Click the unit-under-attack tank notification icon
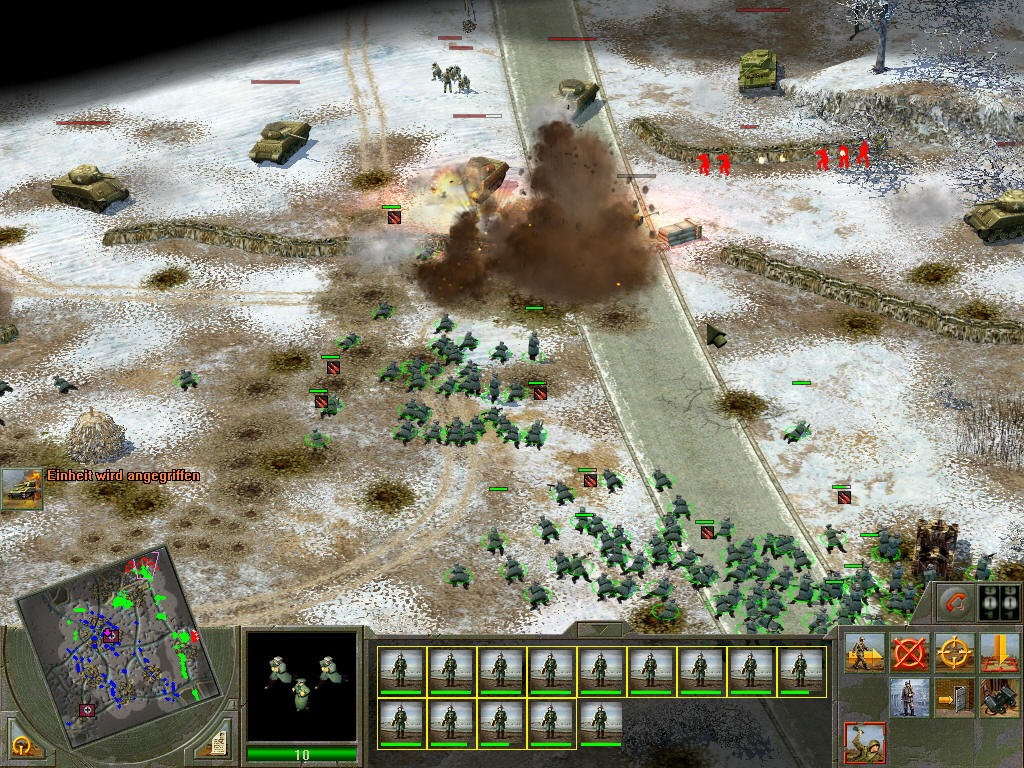This screenshot has width=1024, height=768. pos(21,487)
